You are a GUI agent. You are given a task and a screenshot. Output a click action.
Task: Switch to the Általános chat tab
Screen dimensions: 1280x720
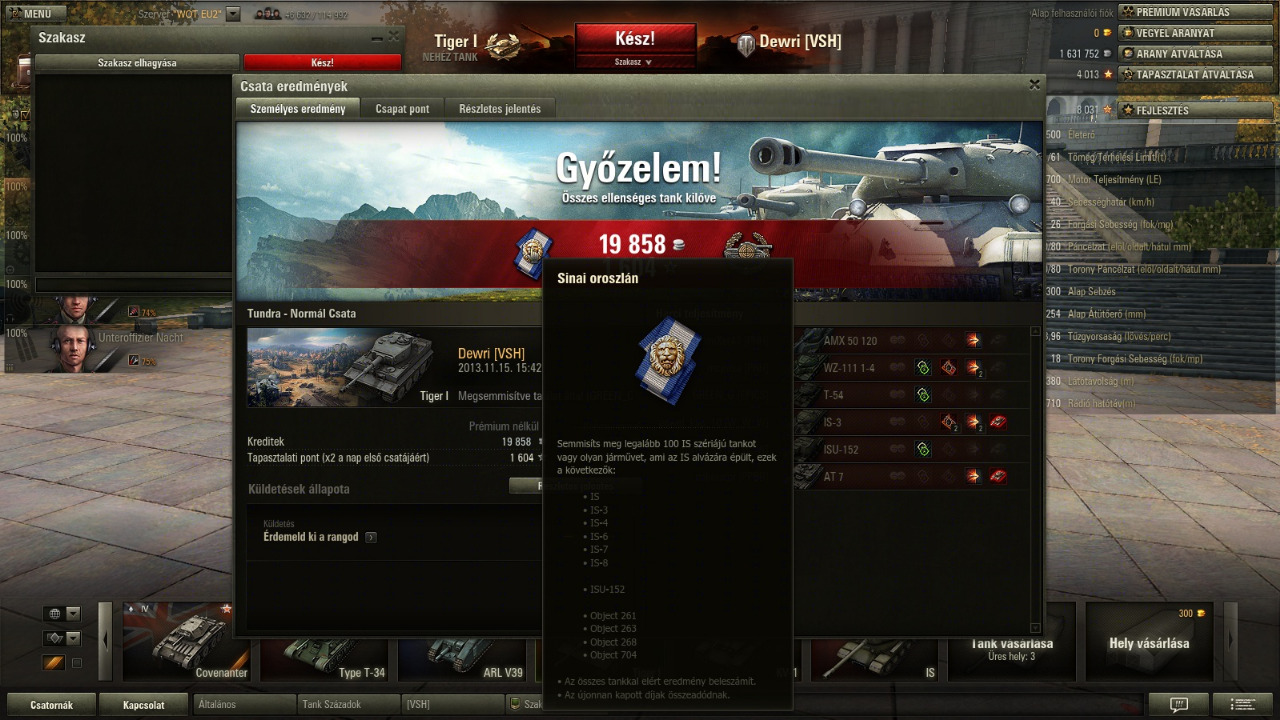(245, 705)
